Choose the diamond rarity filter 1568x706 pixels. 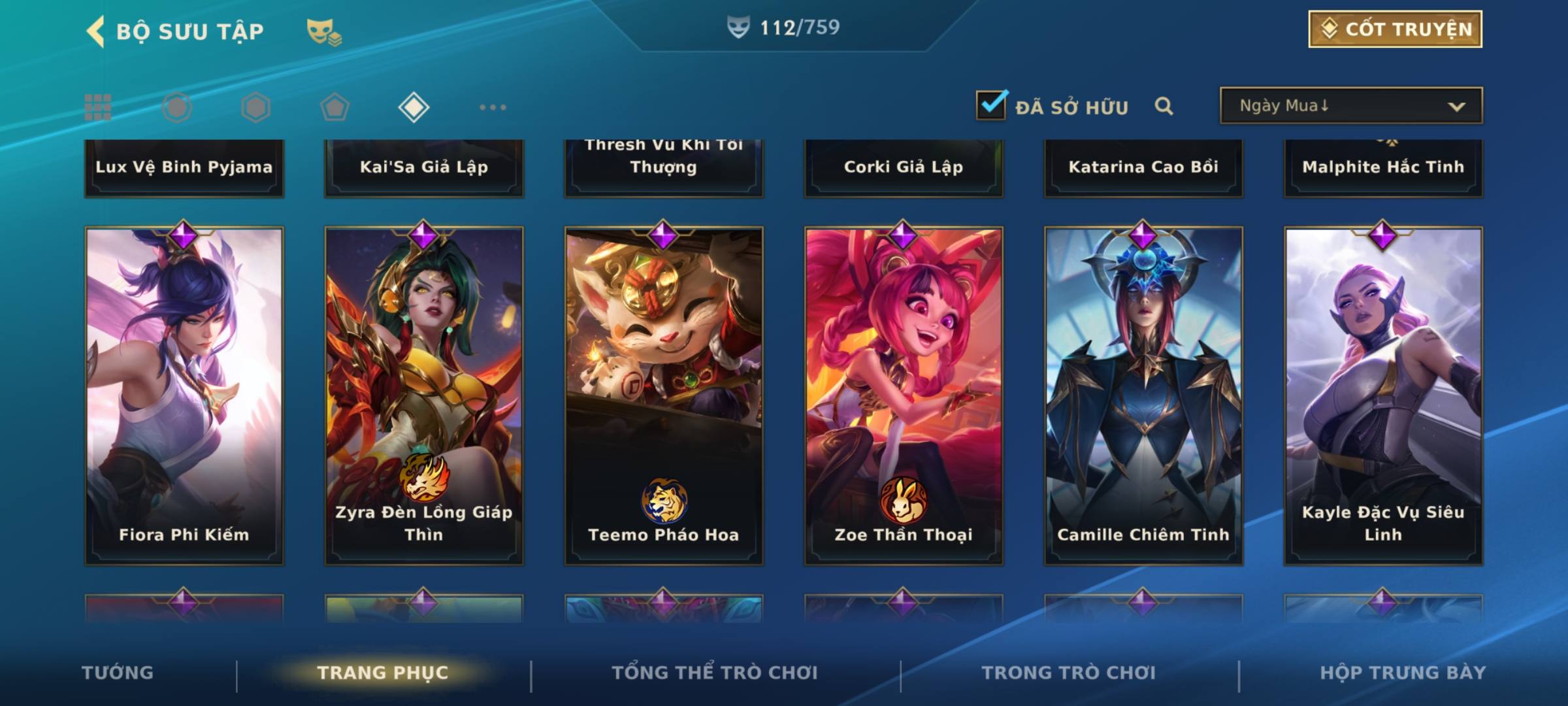[x=414, y=107]
